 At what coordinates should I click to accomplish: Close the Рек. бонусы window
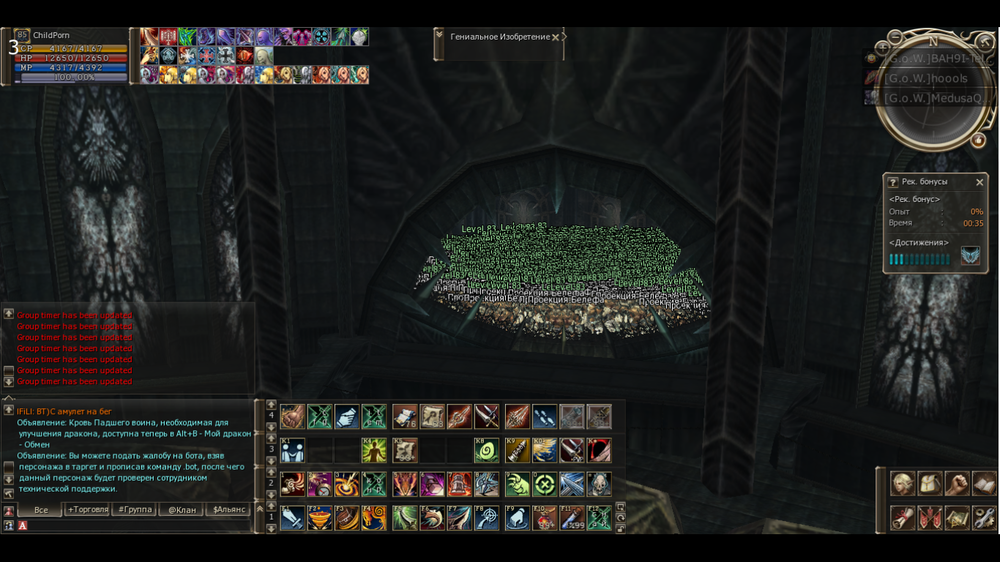pyautogui.click(x=980, y=182)
